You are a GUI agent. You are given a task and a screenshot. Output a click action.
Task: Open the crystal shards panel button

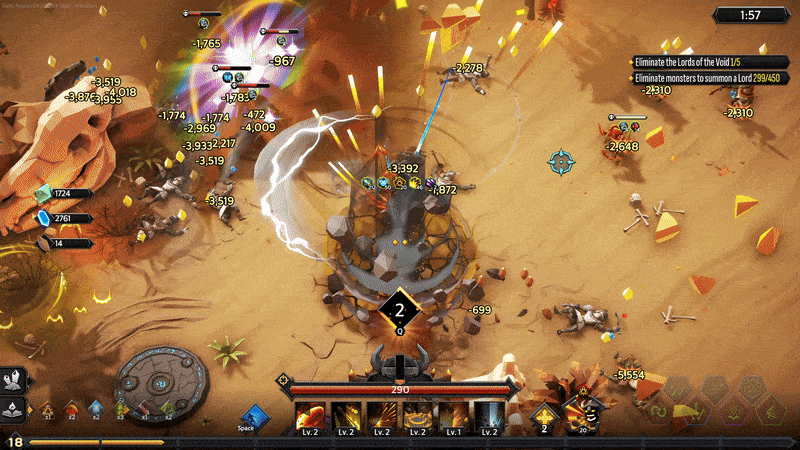click(14, 380)
